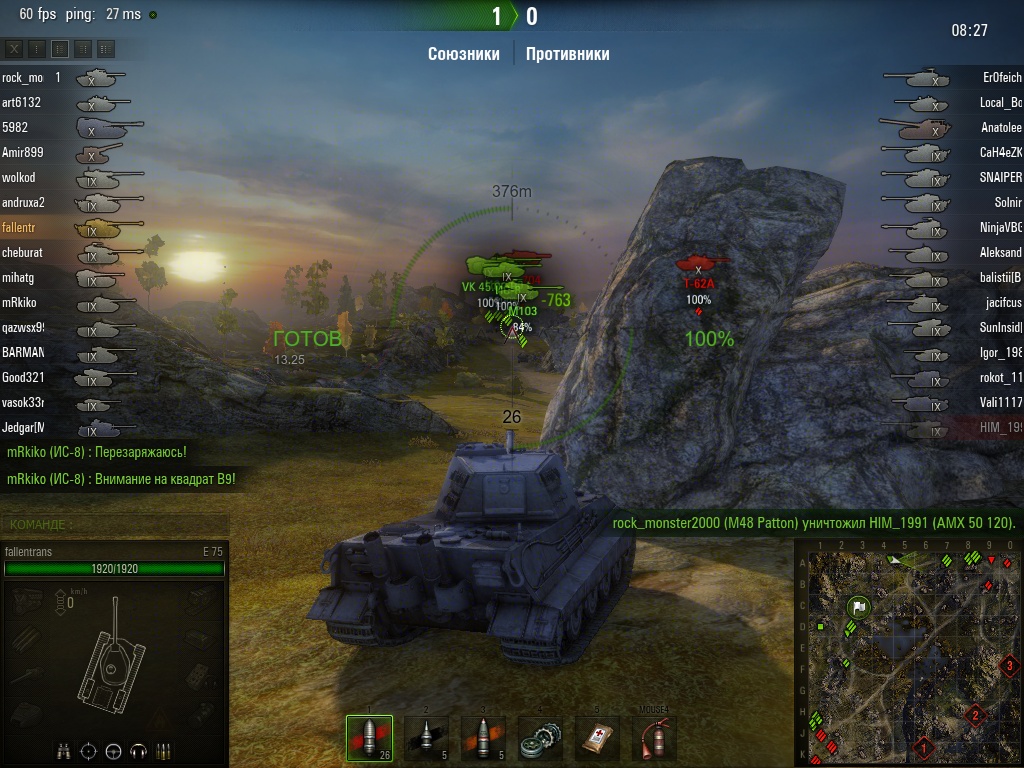Hide the player list with the X button
This screenshot has height=768, width=1024.
[14, 48]
